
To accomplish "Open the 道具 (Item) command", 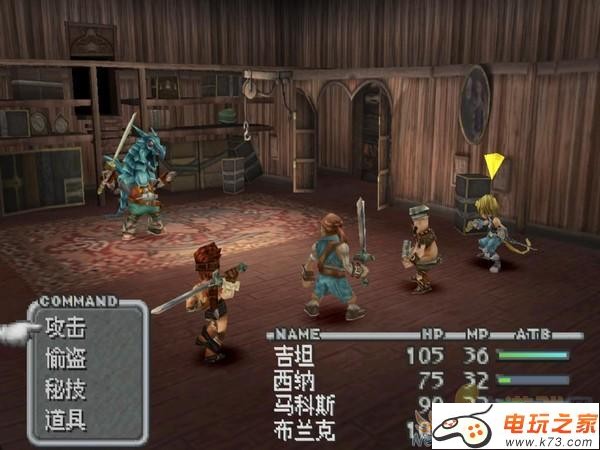I will click(66, 419).
